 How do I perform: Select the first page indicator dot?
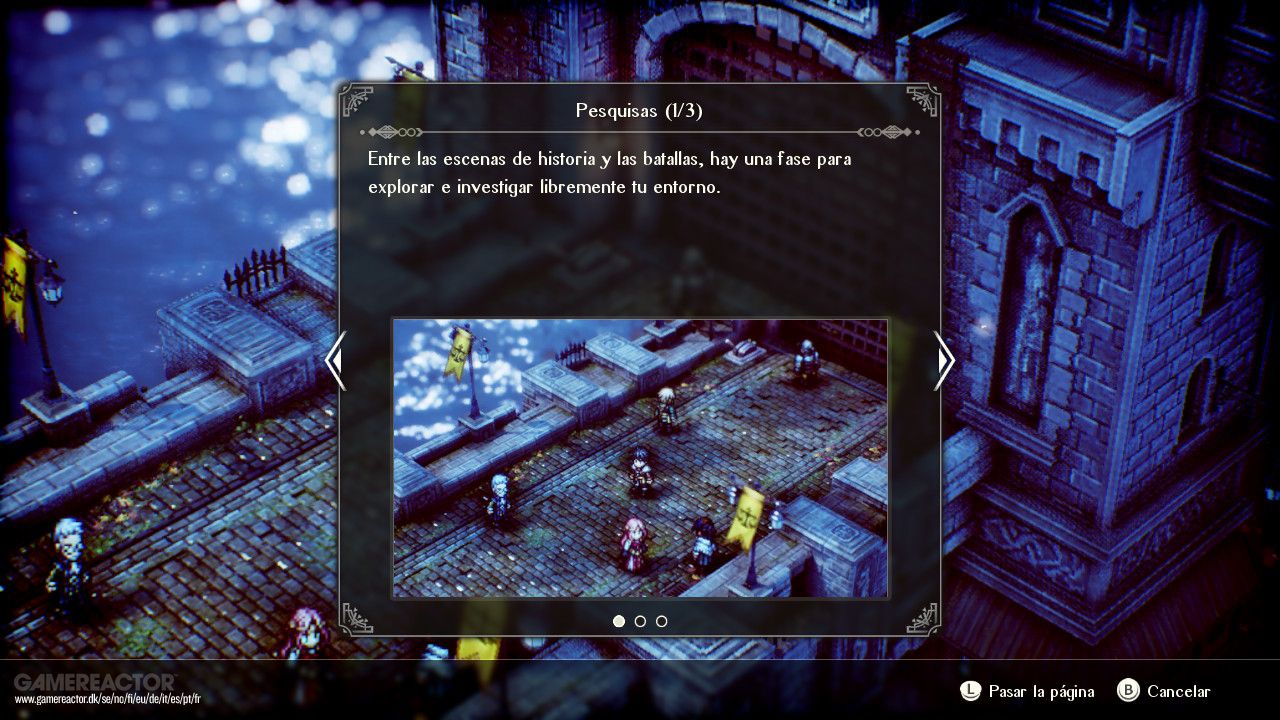618,621
